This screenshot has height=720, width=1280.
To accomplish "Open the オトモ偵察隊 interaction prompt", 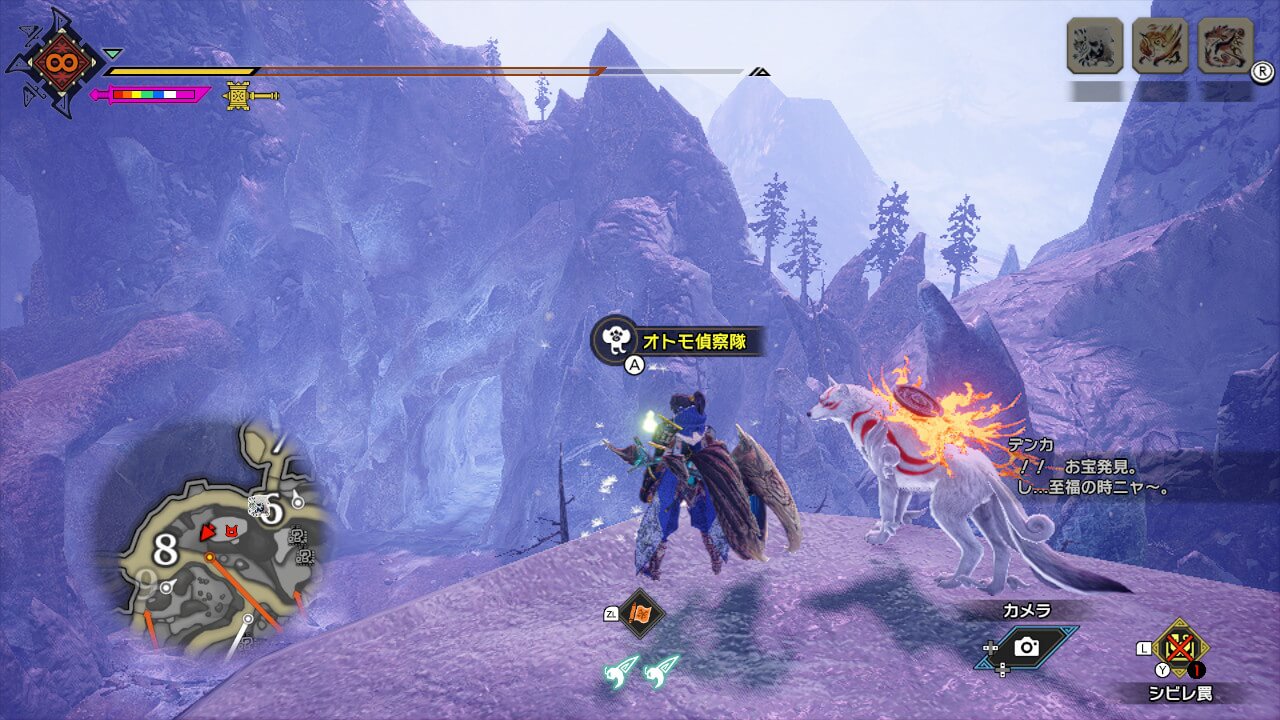I will [679, 341].
